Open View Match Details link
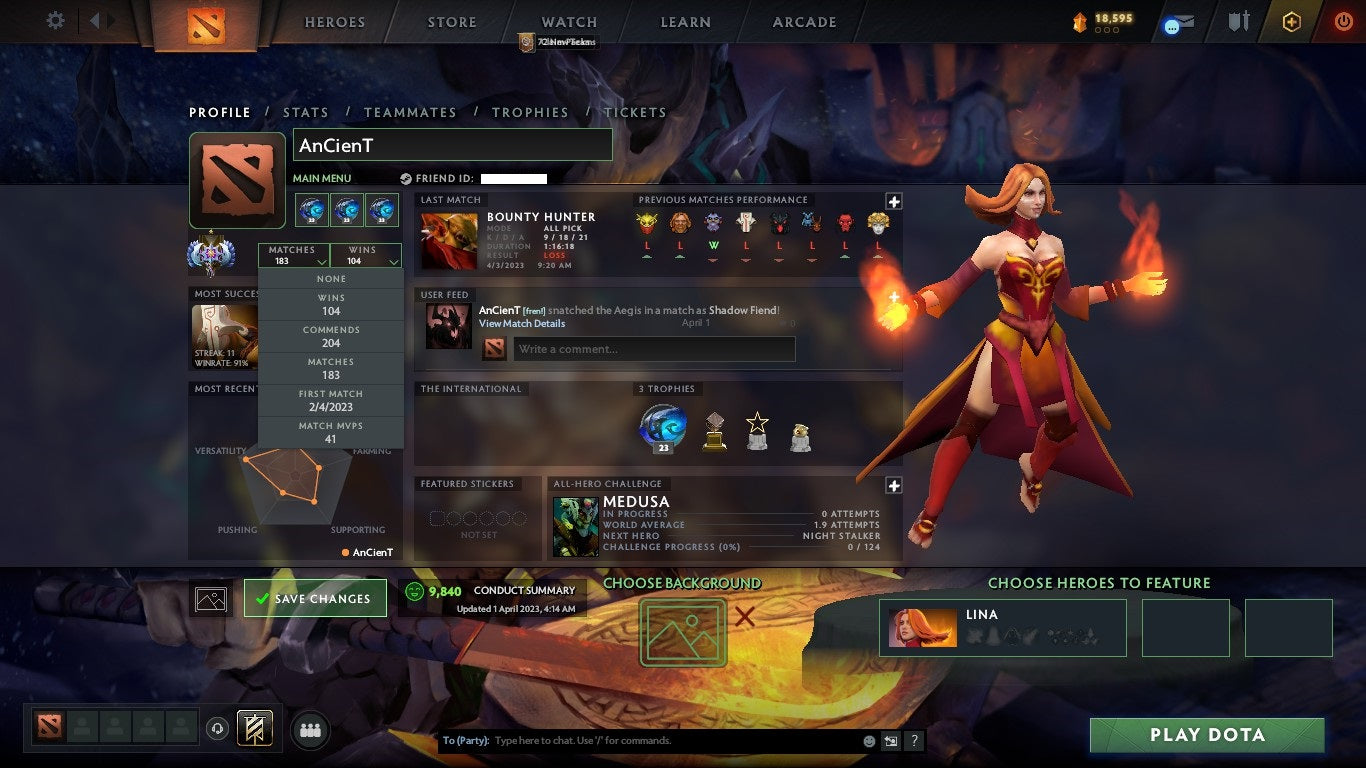 point(522,324)
